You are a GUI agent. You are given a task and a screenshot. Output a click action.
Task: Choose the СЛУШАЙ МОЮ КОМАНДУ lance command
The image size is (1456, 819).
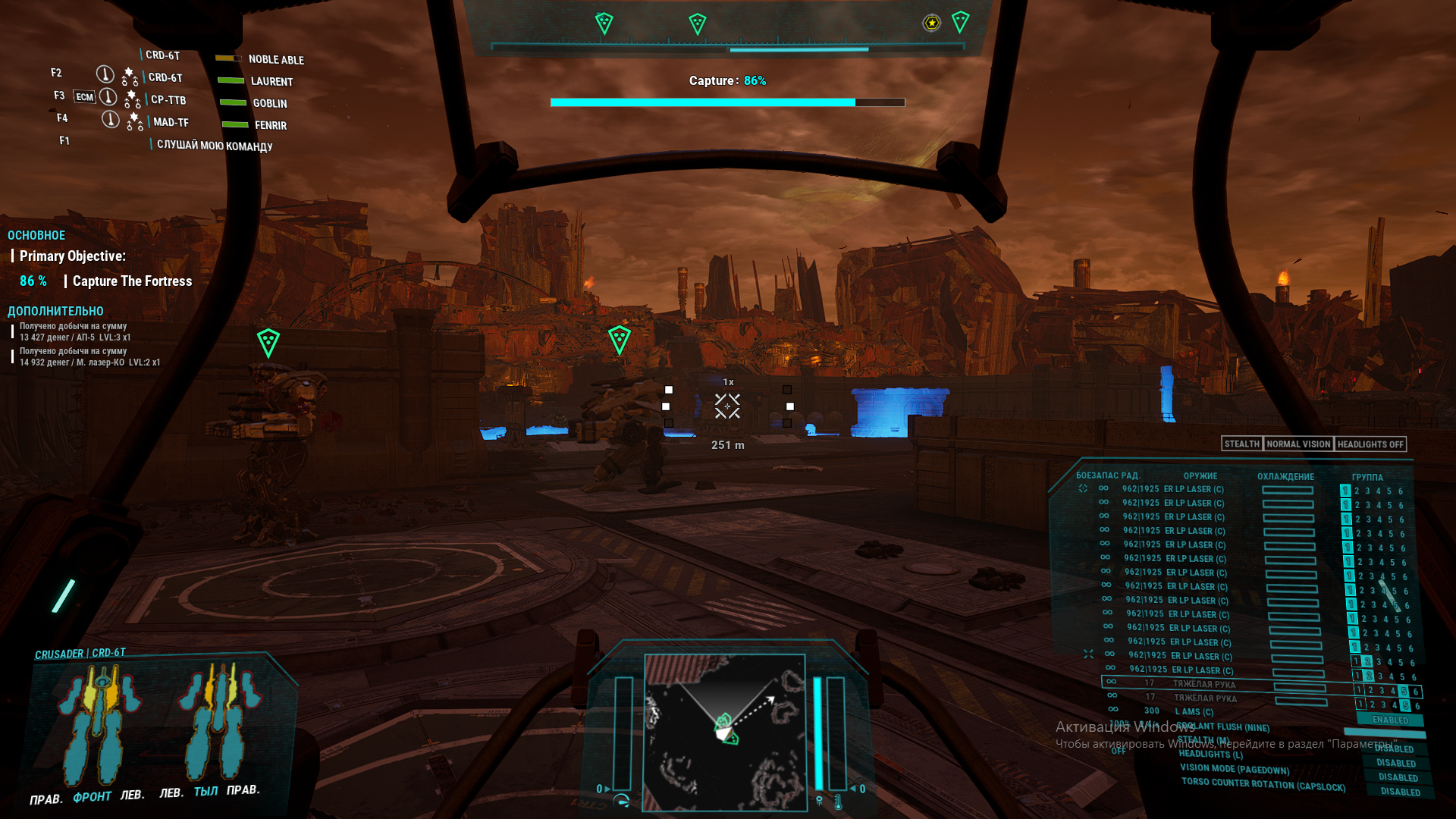215,146
